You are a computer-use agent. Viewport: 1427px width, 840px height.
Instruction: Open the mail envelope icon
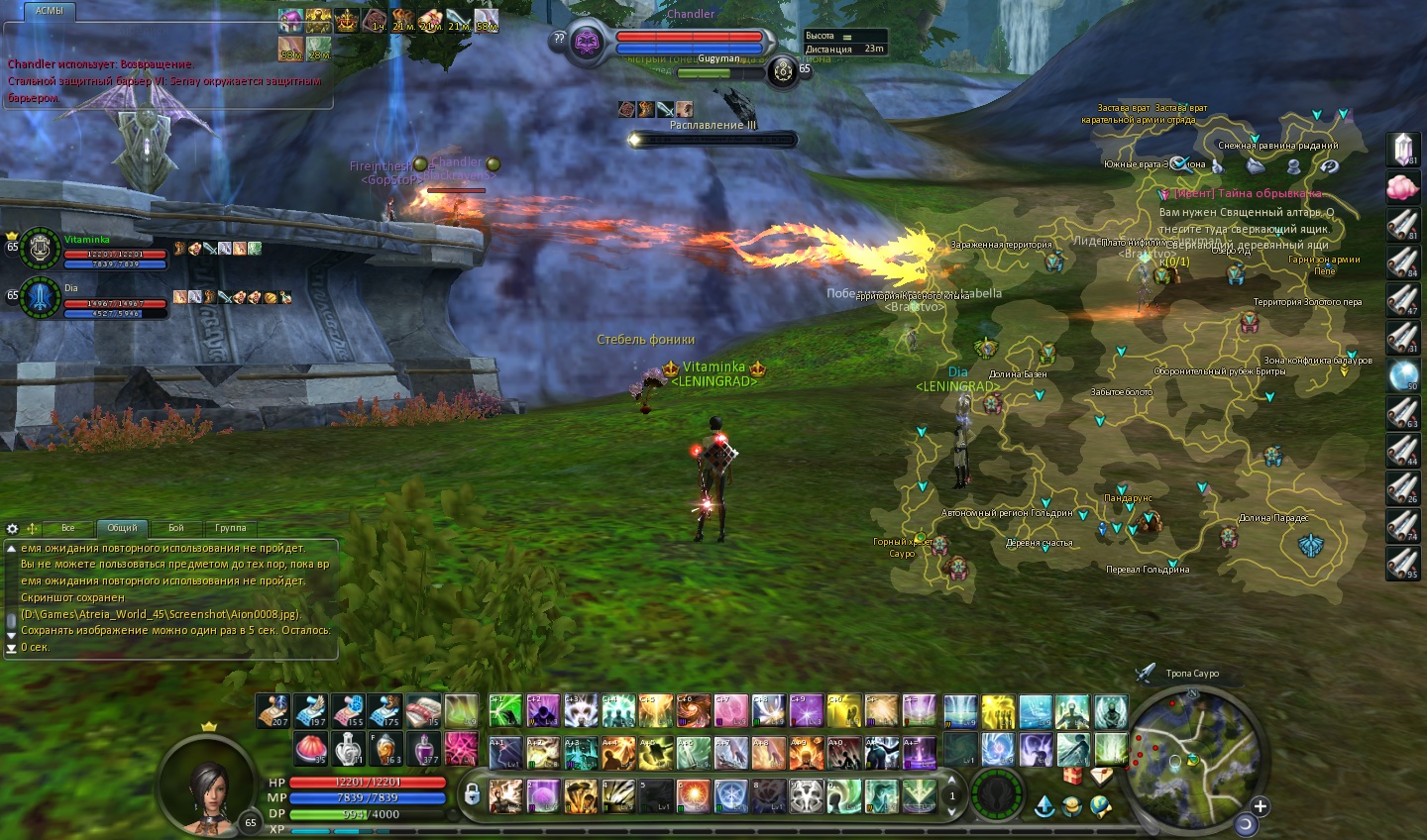click(x=1101, y=776)
